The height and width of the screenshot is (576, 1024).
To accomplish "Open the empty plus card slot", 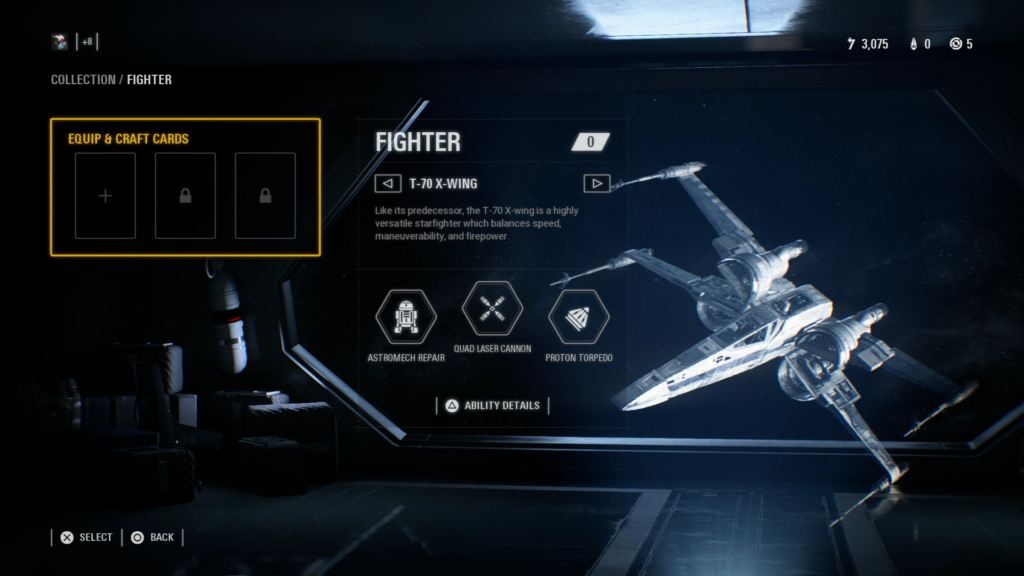I will pyautogui.click(x=105, y=196).
